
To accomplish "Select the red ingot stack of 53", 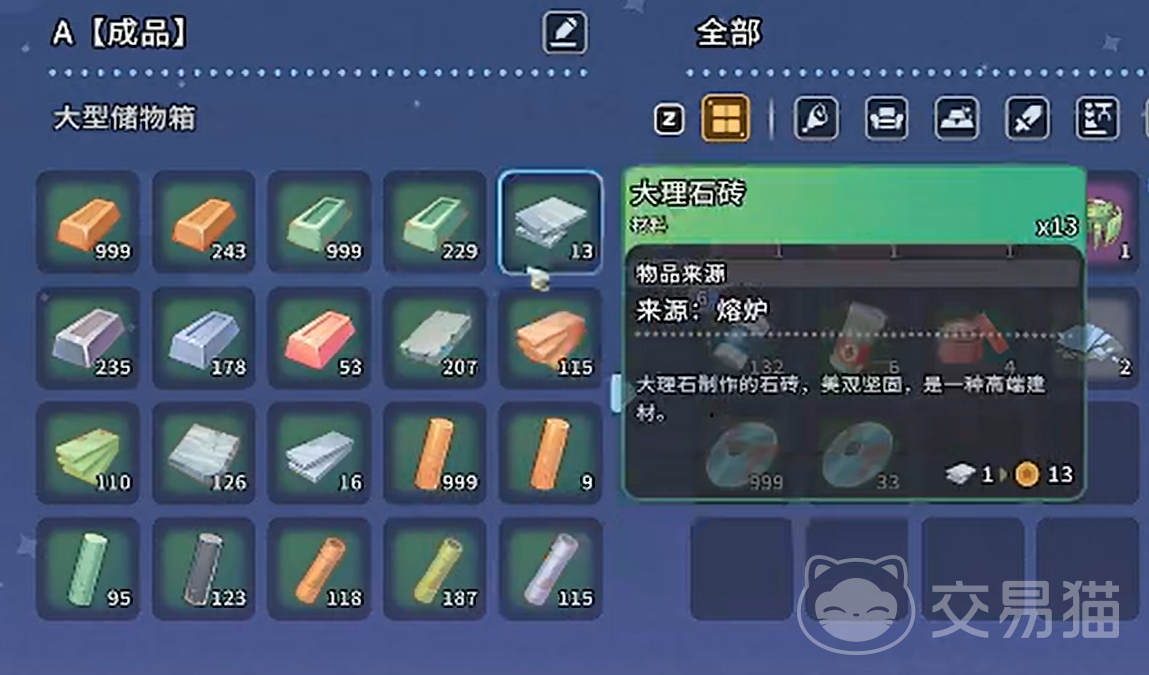I will coord(319,338).
